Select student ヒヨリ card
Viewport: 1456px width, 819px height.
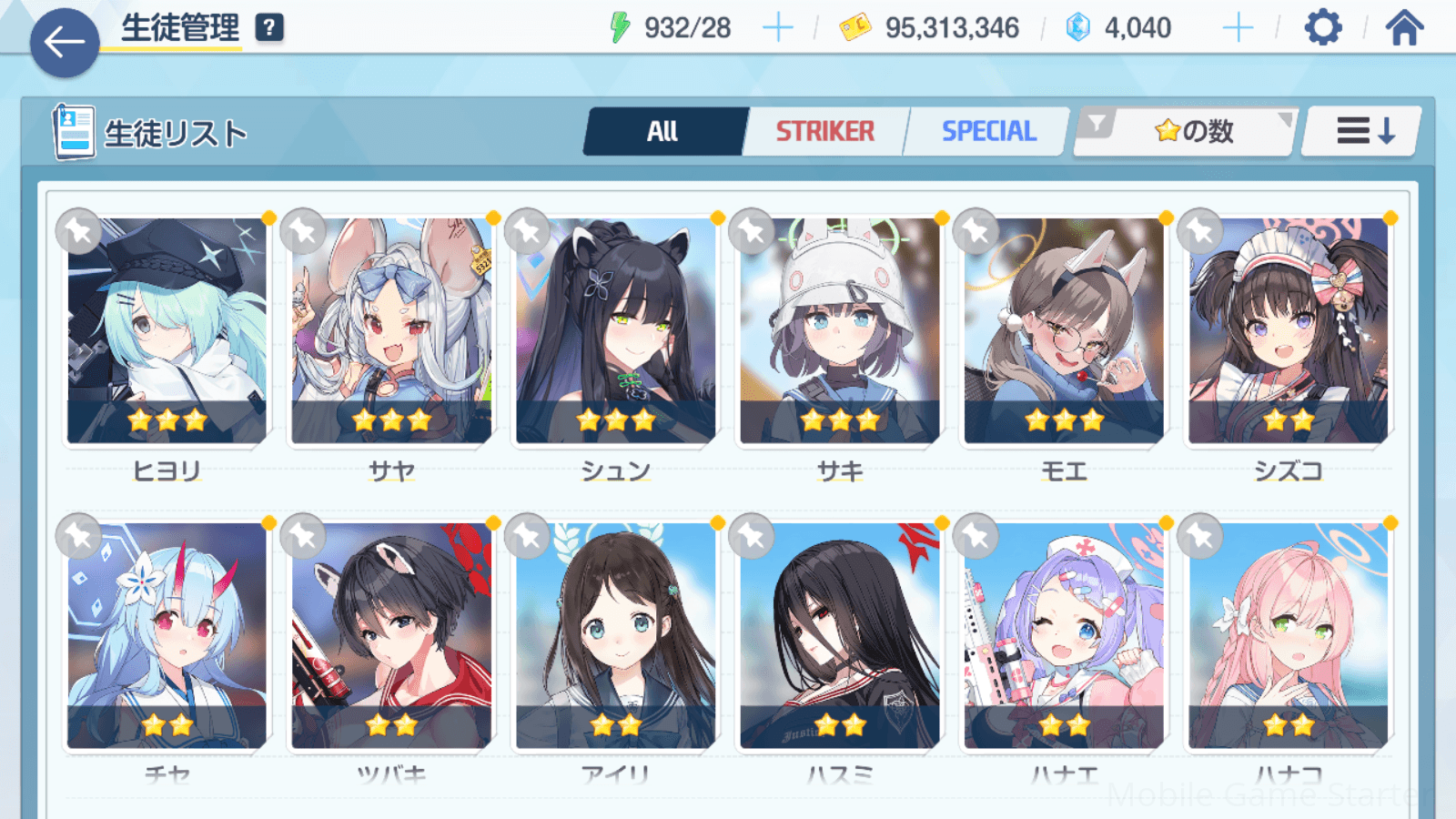pyautogui.click(x=167, y=329)
